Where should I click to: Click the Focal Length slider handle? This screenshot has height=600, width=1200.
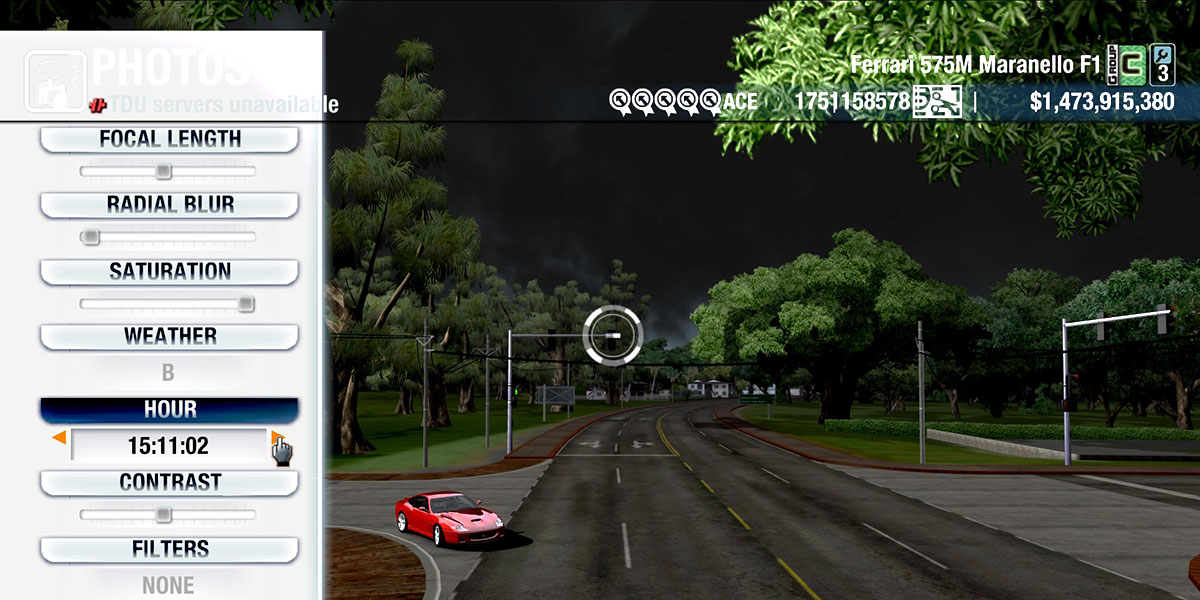tap(164, 172)
